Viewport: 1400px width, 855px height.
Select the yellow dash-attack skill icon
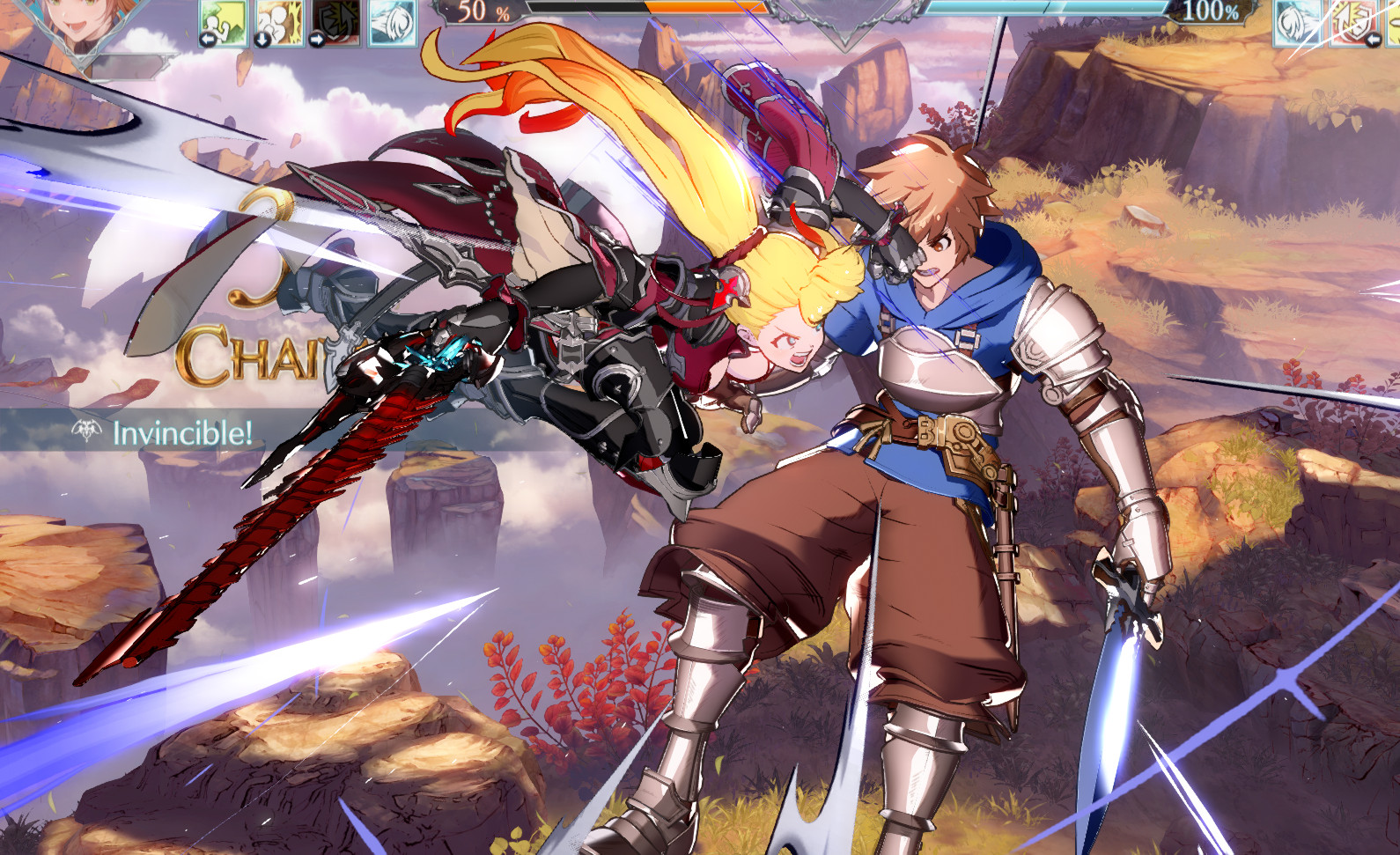point(1393,22)
